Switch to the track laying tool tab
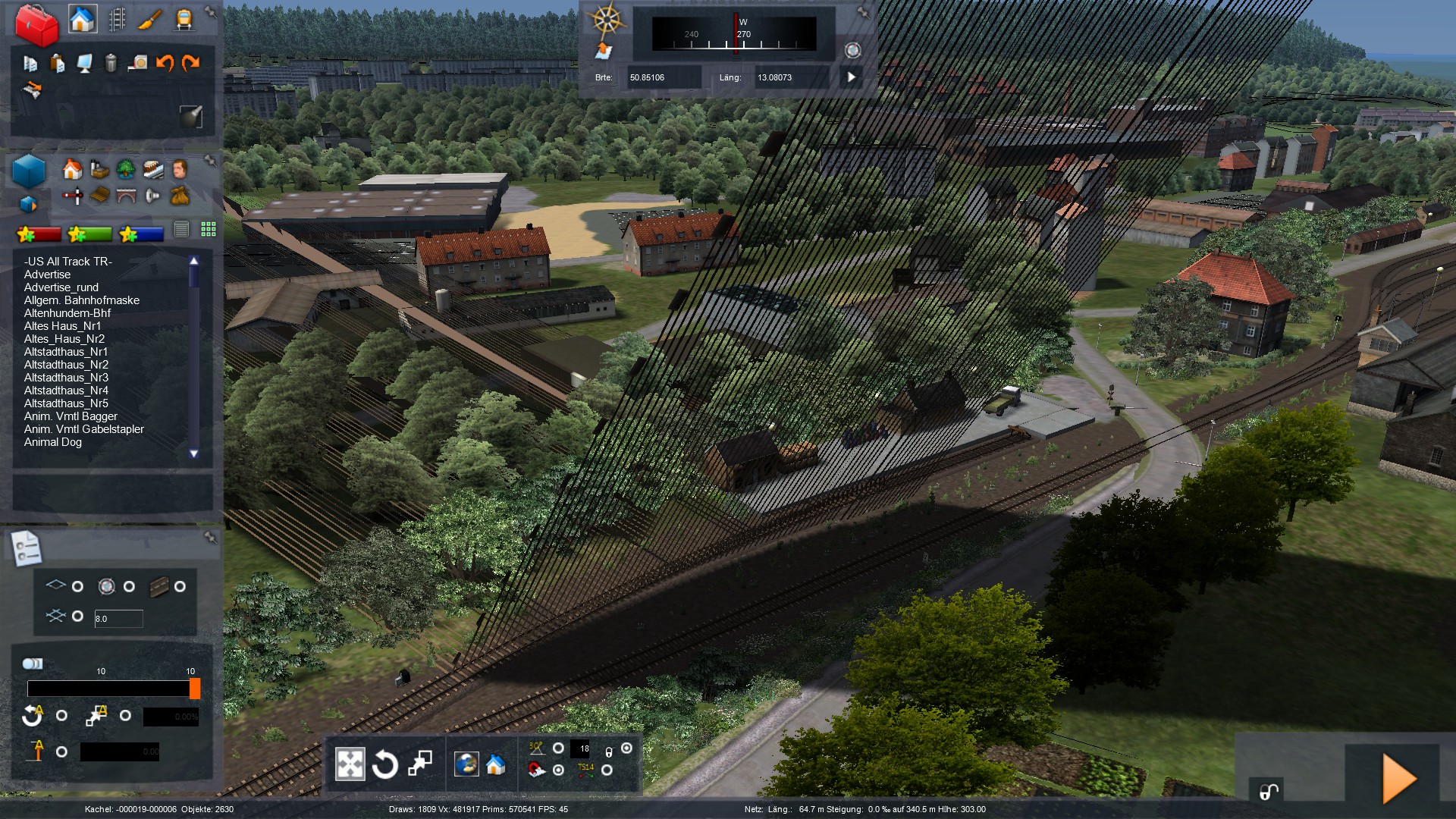 tap(117, 20)
